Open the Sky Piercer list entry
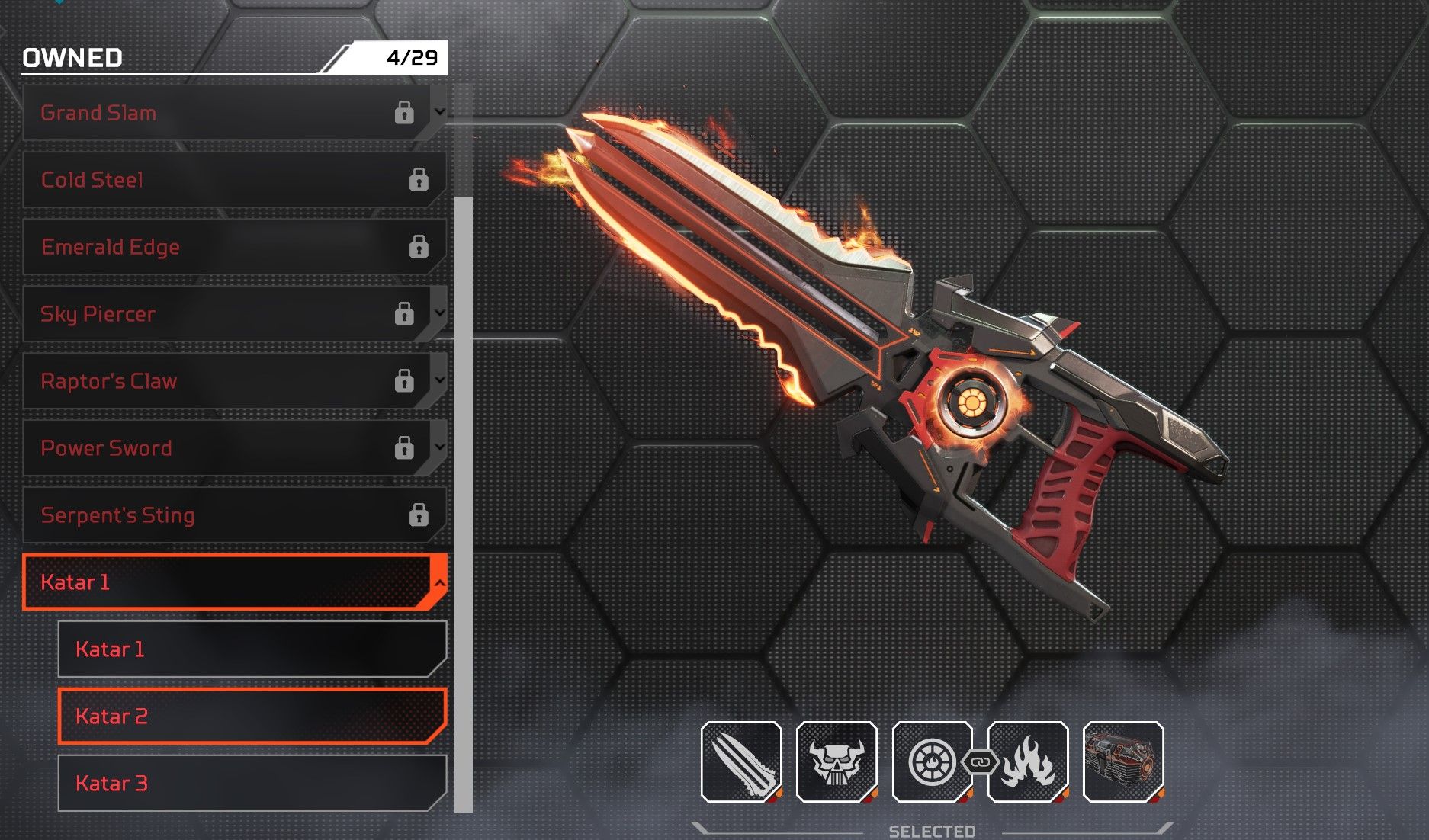 tap(221, 314)
